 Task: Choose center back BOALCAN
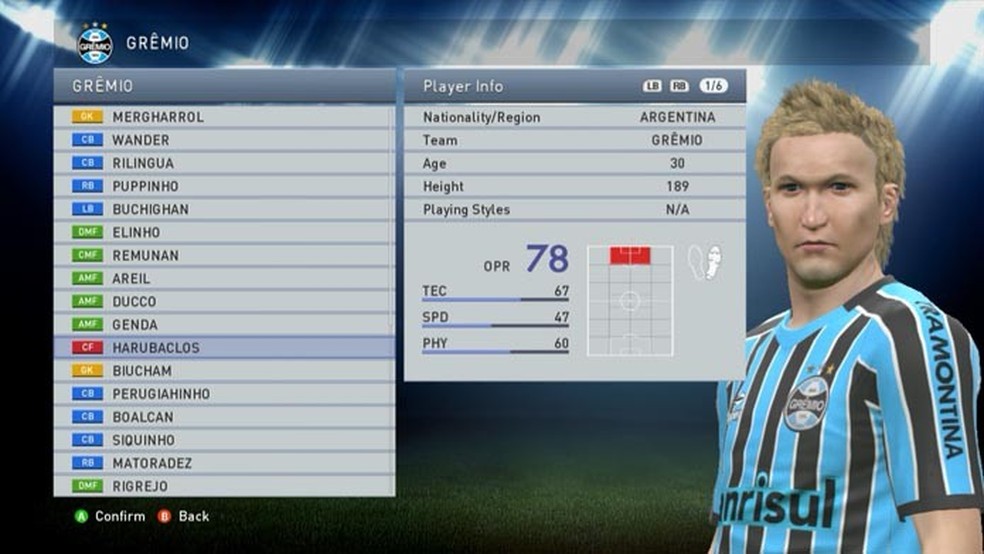click(x=142, y=417)
